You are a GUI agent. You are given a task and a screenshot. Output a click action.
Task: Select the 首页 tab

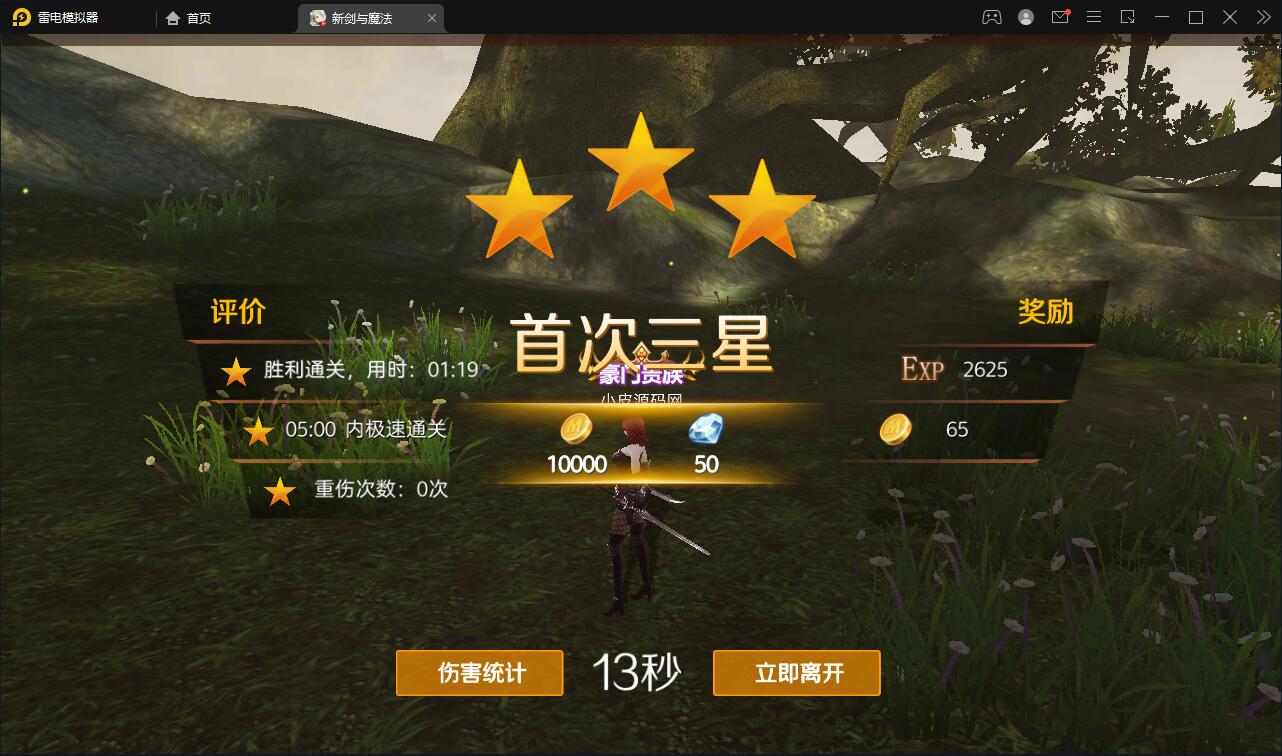(198, 17)
